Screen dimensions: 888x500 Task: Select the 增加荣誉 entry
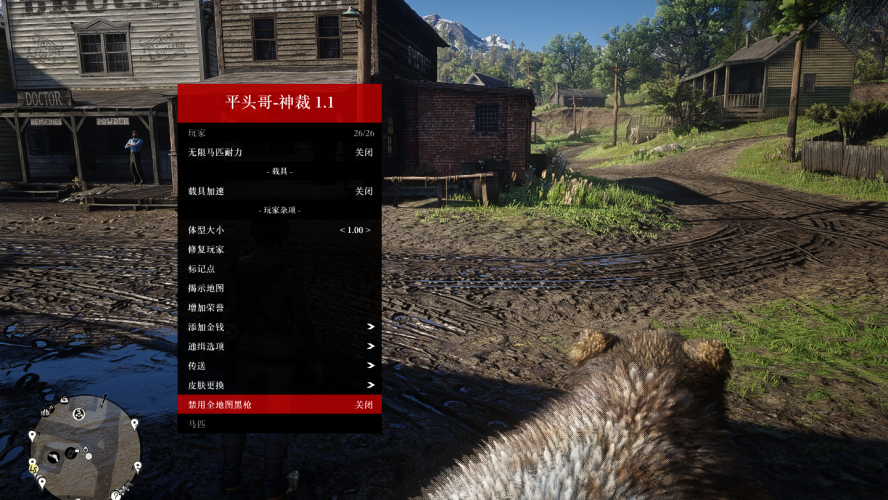(279, 308)
